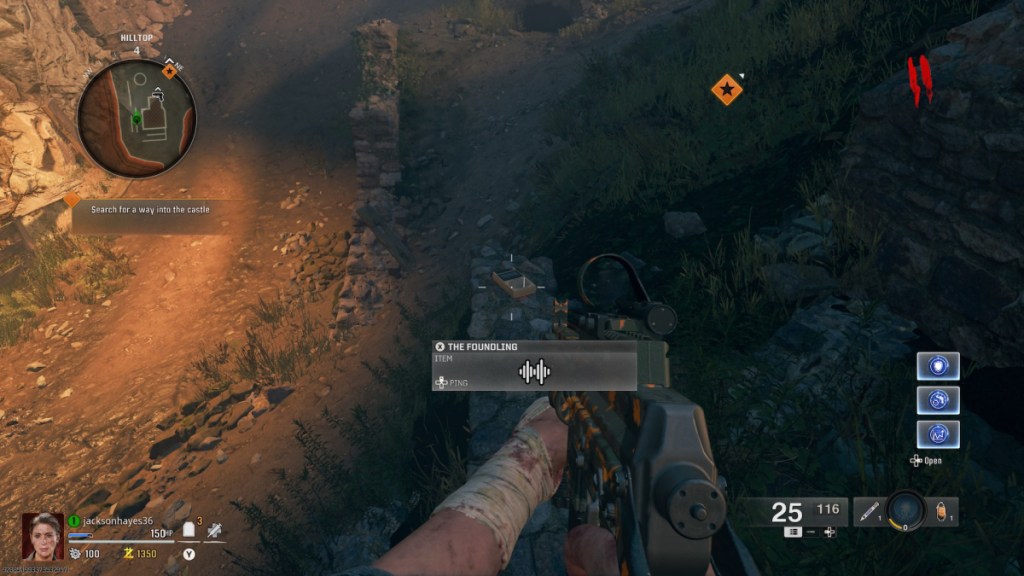Activate the middle swirl augment slot

(938, 400)
